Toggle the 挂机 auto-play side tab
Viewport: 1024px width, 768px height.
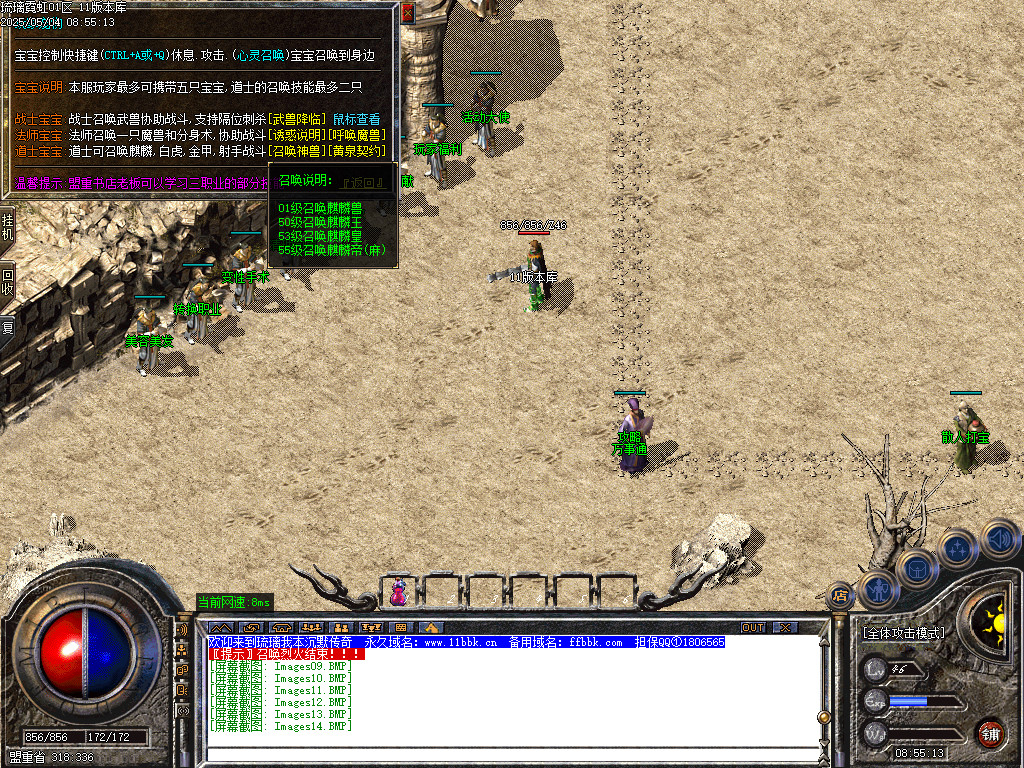pos(7,226)
